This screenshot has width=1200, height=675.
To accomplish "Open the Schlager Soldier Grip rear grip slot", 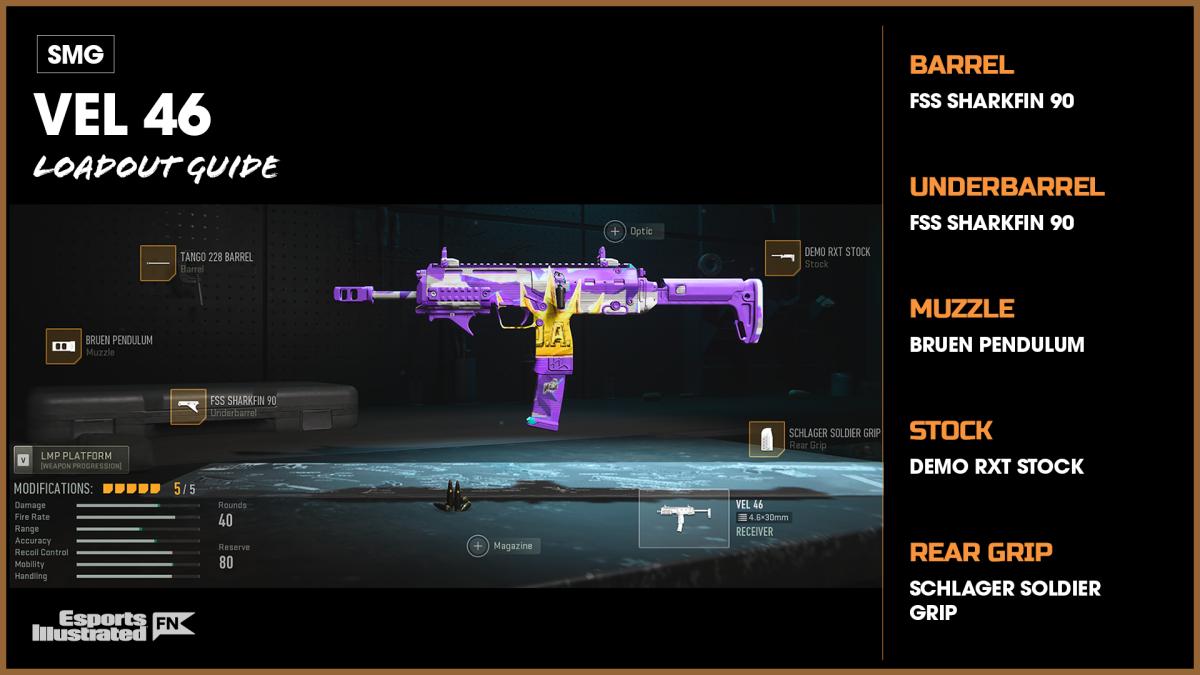I will coord(766,438).
